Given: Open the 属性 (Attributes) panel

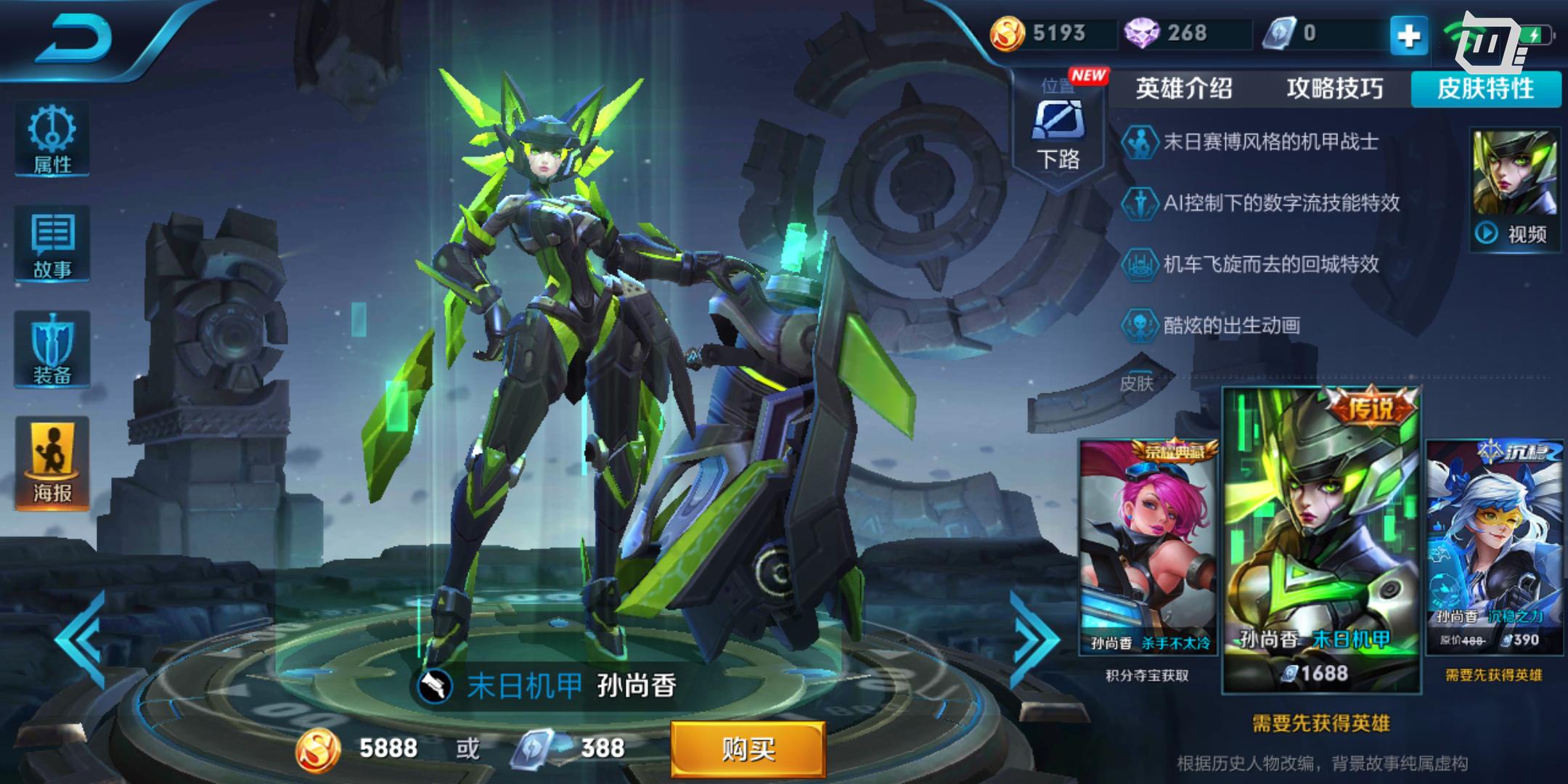Looking at the screenshot, I should tap(51, 140).
